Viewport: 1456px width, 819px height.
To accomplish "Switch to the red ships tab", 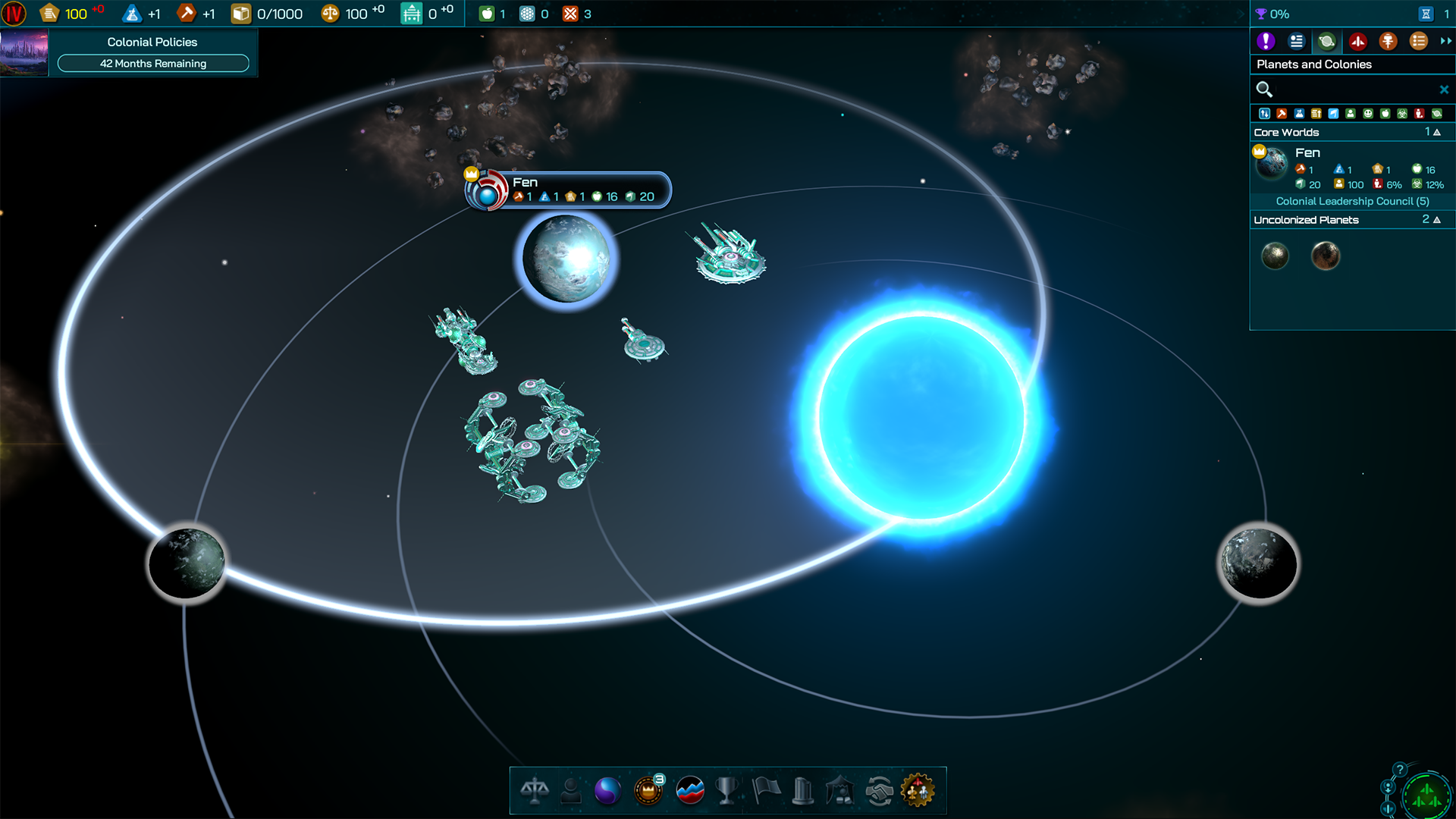I will click(1357, 42).
